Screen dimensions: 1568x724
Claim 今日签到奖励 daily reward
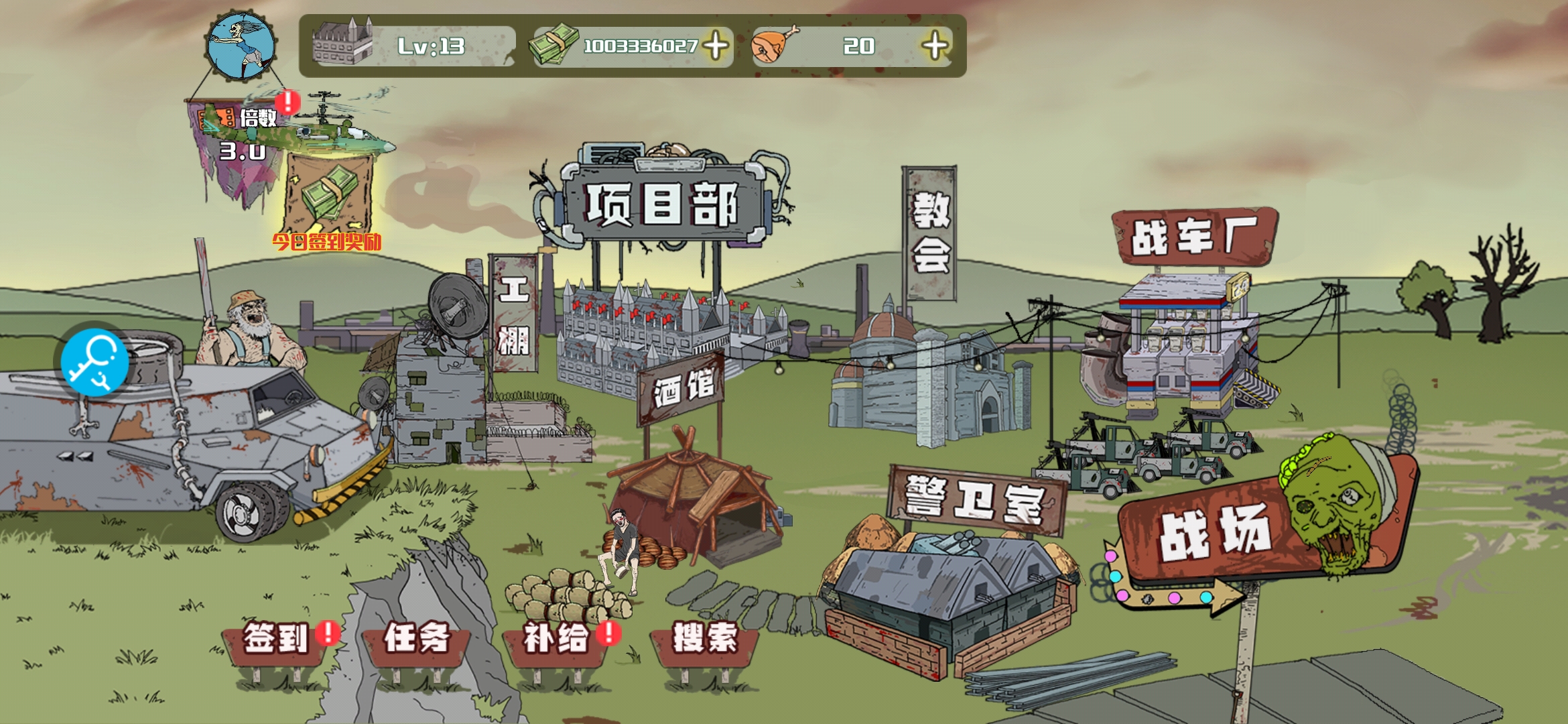coord(328,201)
